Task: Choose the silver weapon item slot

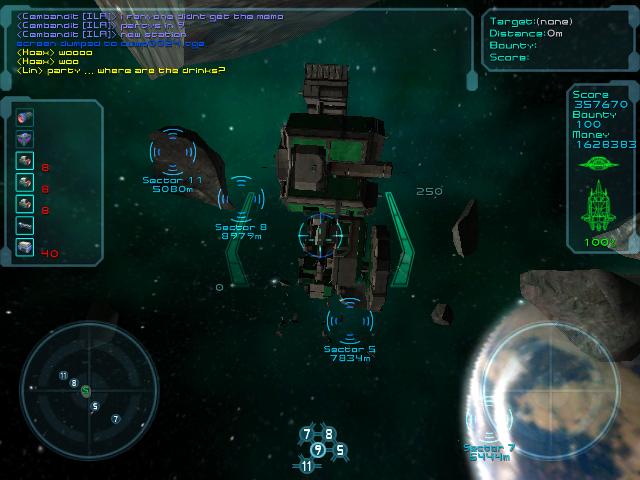Action: [x=24, y=225]
